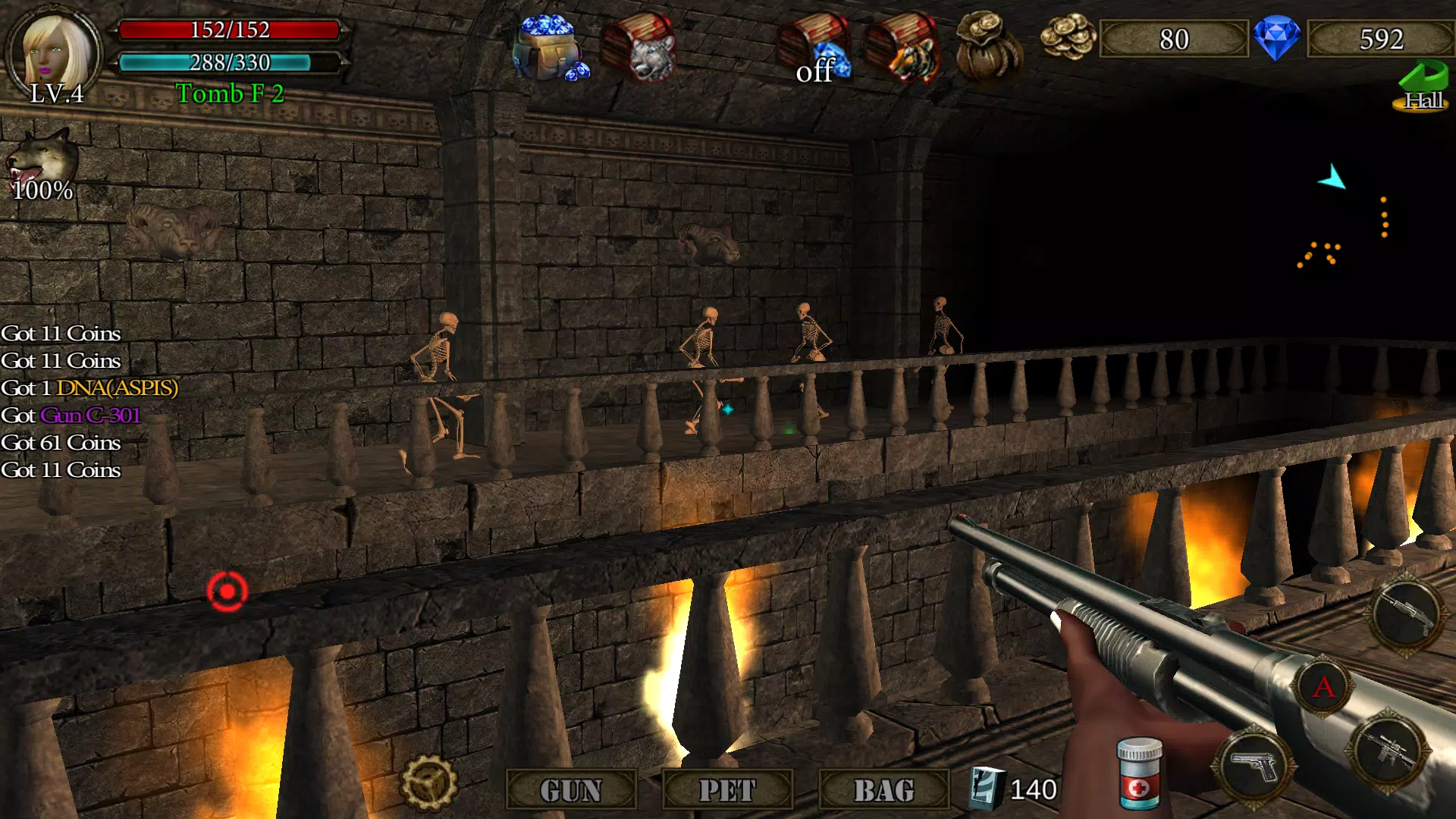Select the shotgun weapon slot
Viewport: 1456px width, 819px height.
1407,613
